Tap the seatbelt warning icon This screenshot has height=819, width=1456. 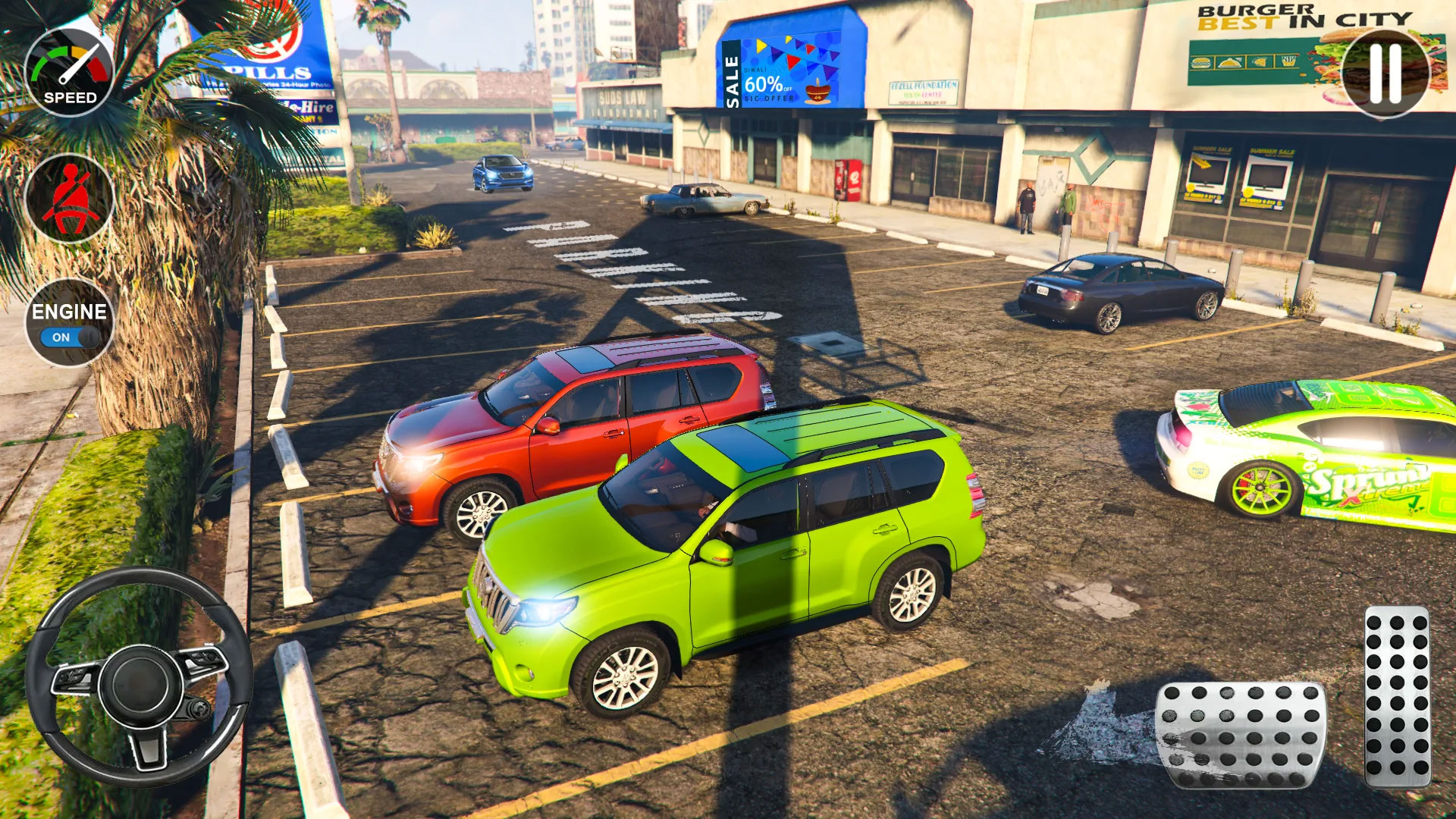[x=69, y=197]
